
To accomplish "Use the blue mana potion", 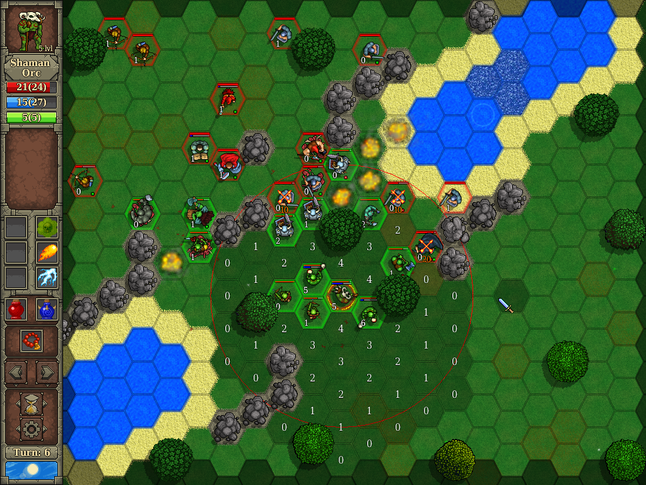I will [x=47, y=309].
